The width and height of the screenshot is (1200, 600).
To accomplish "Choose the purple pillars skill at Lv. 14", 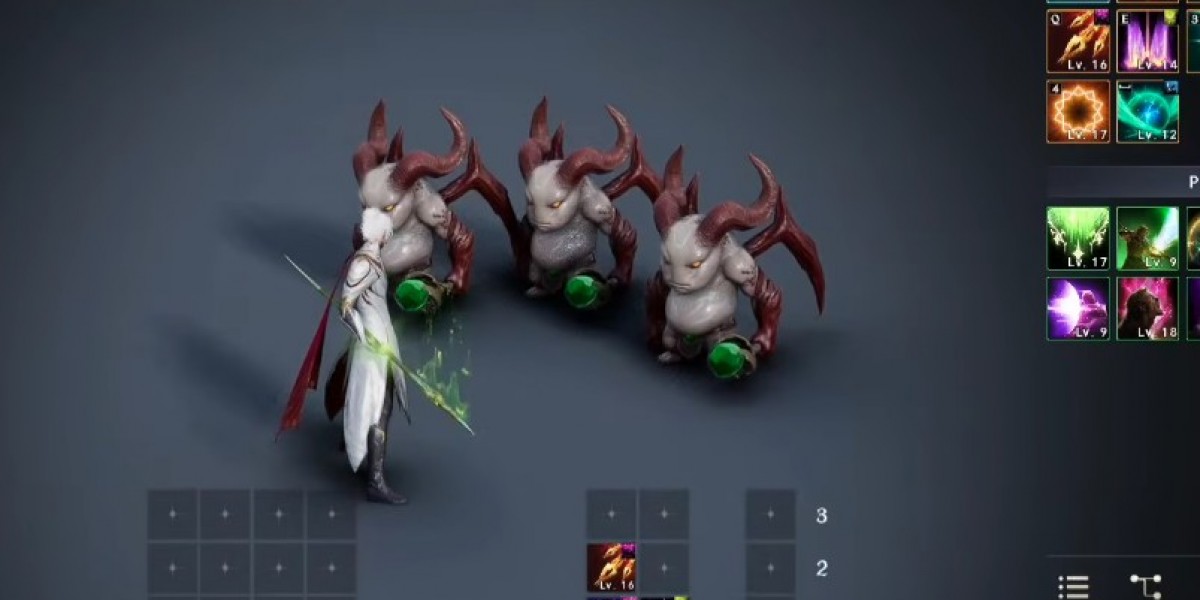I will coord(1147,42).
